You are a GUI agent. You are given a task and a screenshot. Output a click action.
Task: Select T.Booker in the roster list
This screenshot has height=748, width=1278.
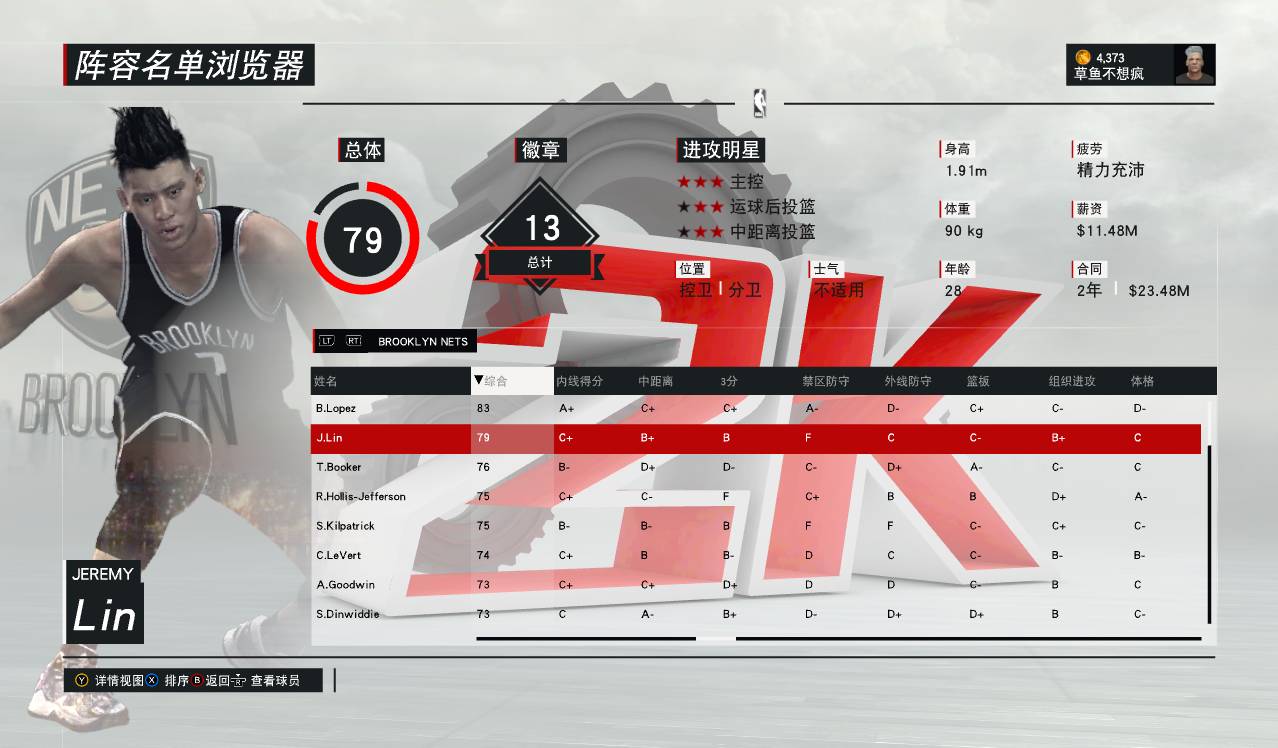pyautogui.click(x=338, y=467)
